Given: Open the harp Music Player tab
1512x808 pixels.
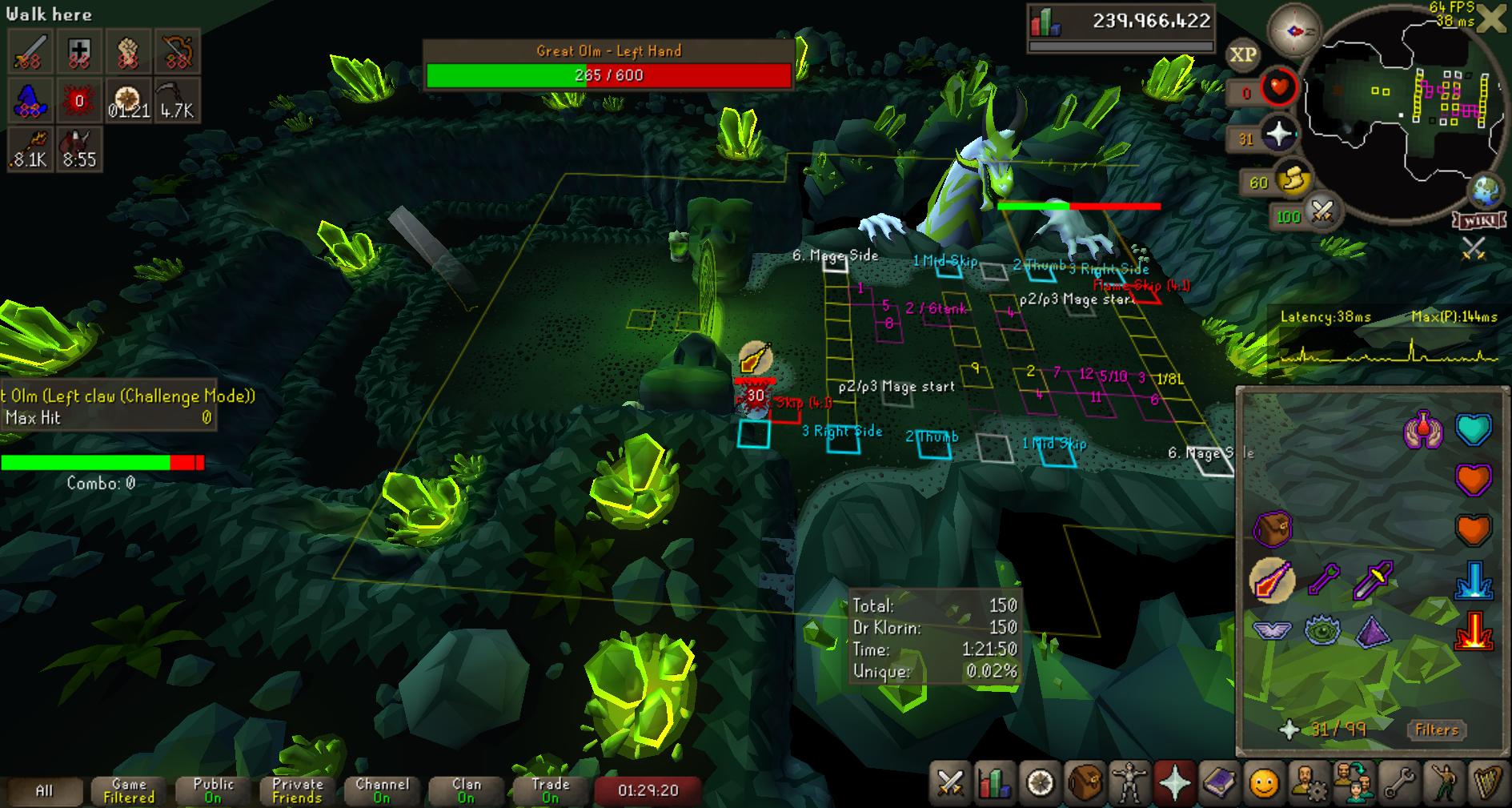Looking at the screenshot, I should click(x=1488, y=783).
